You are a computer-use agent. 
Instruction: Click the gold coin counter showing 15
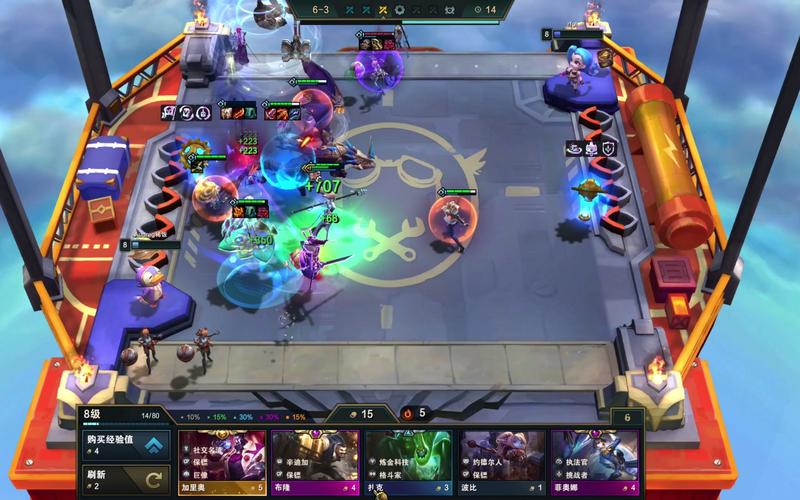click(361, 413)
